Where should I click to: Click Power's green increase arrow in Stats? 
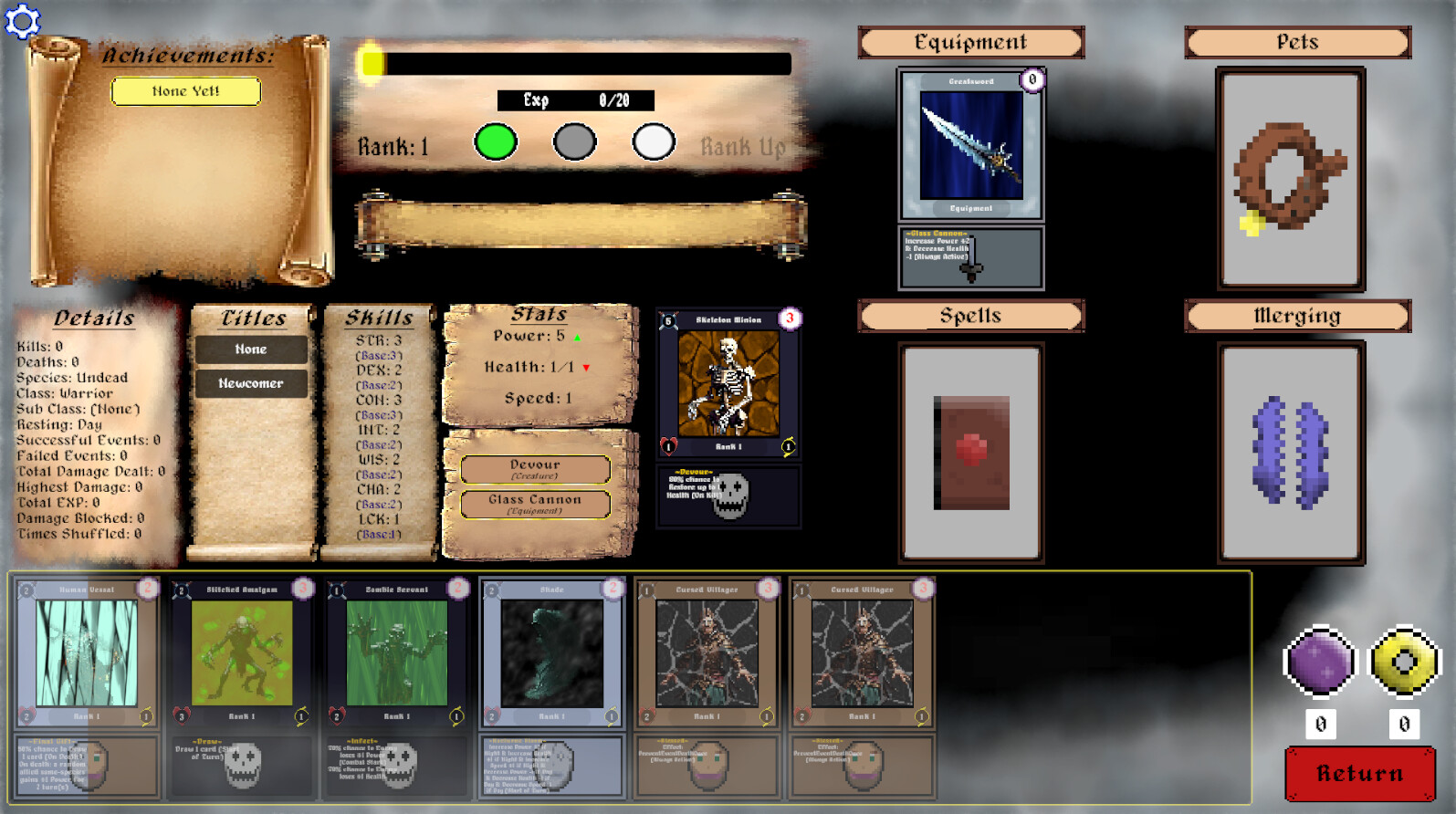tap(579, 337)
